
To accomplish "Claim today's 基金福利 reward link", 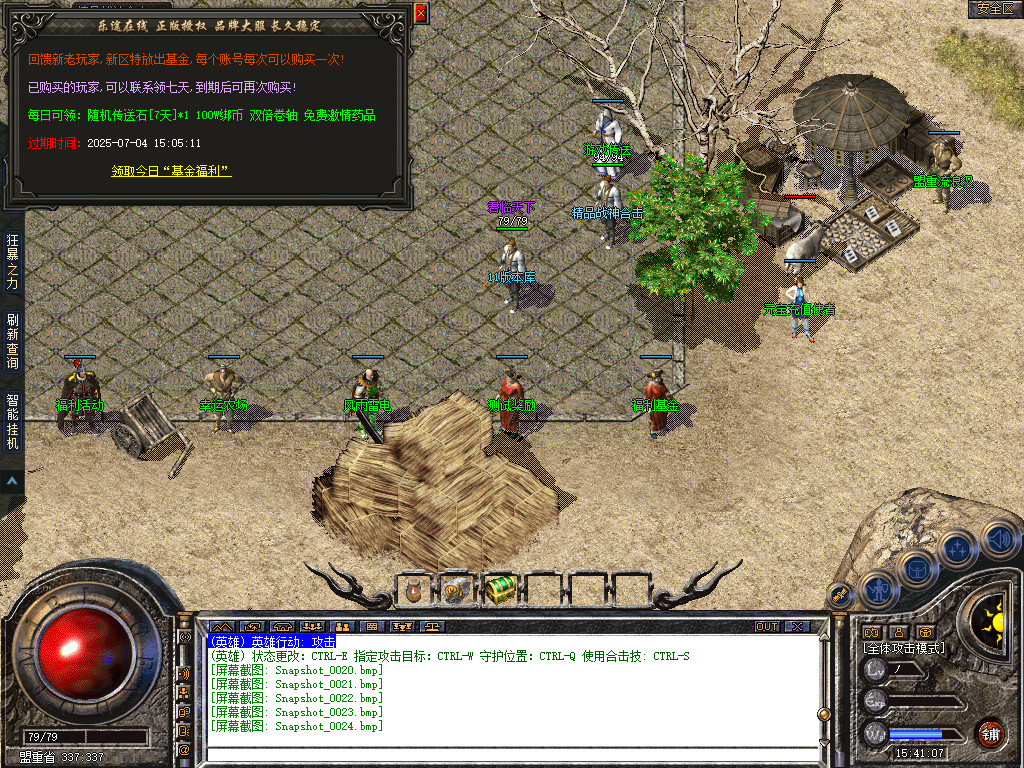I will (x=171, y=171).
